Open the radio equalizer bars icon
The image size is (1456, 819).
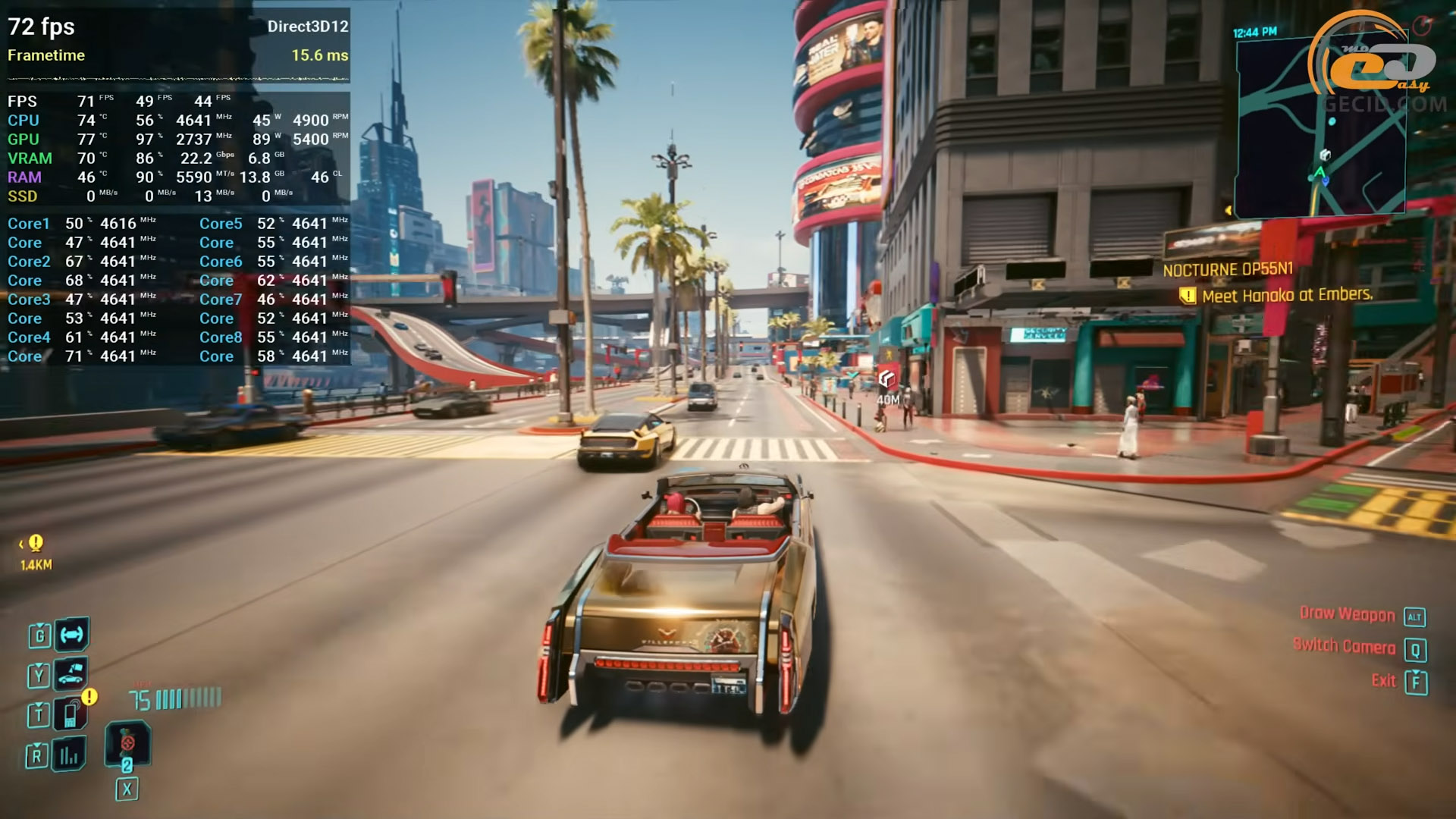click(69, 755)
